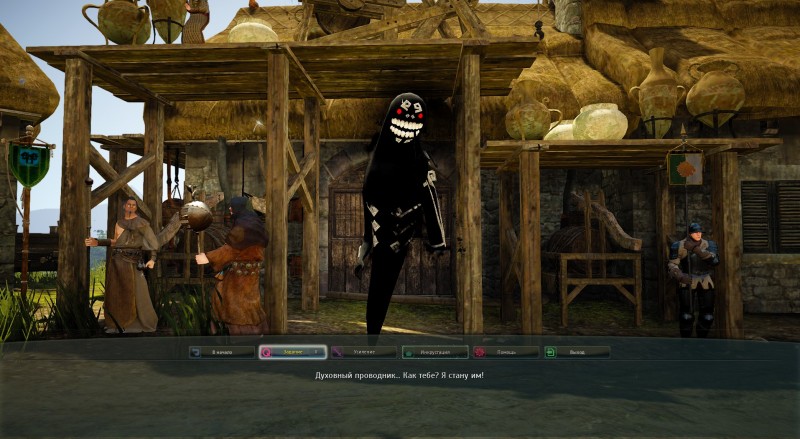
Task: Choose the "Усиление" enhancement button
Action: [364, 352]
